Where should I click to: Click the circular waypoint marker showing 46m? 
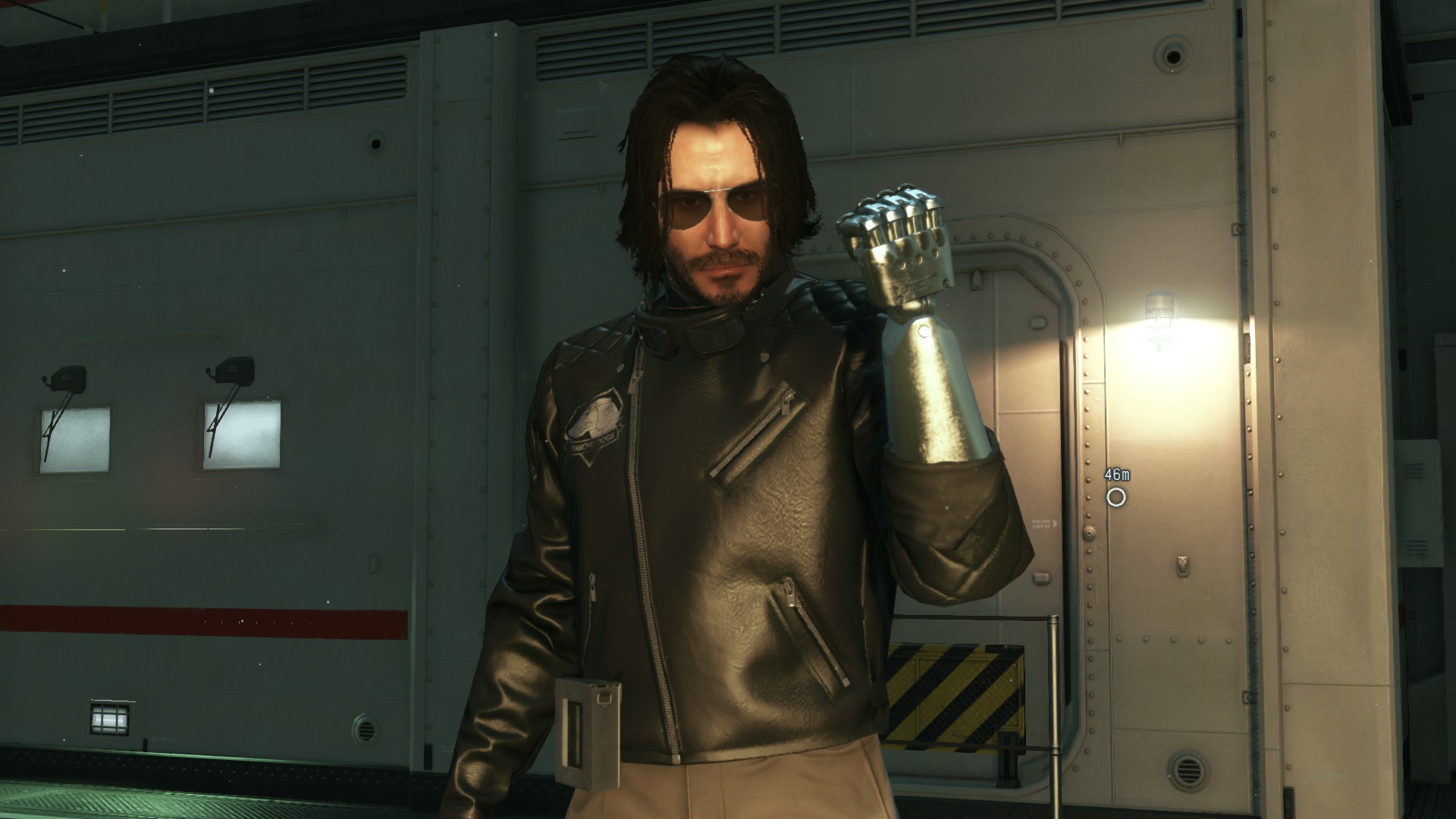[x=1116, y=497]
